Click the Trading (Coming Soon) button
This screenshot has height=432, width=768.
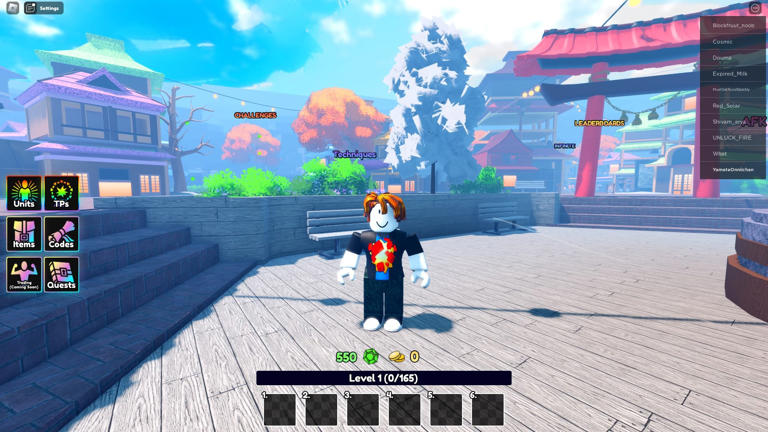click(x=24, y=274)
